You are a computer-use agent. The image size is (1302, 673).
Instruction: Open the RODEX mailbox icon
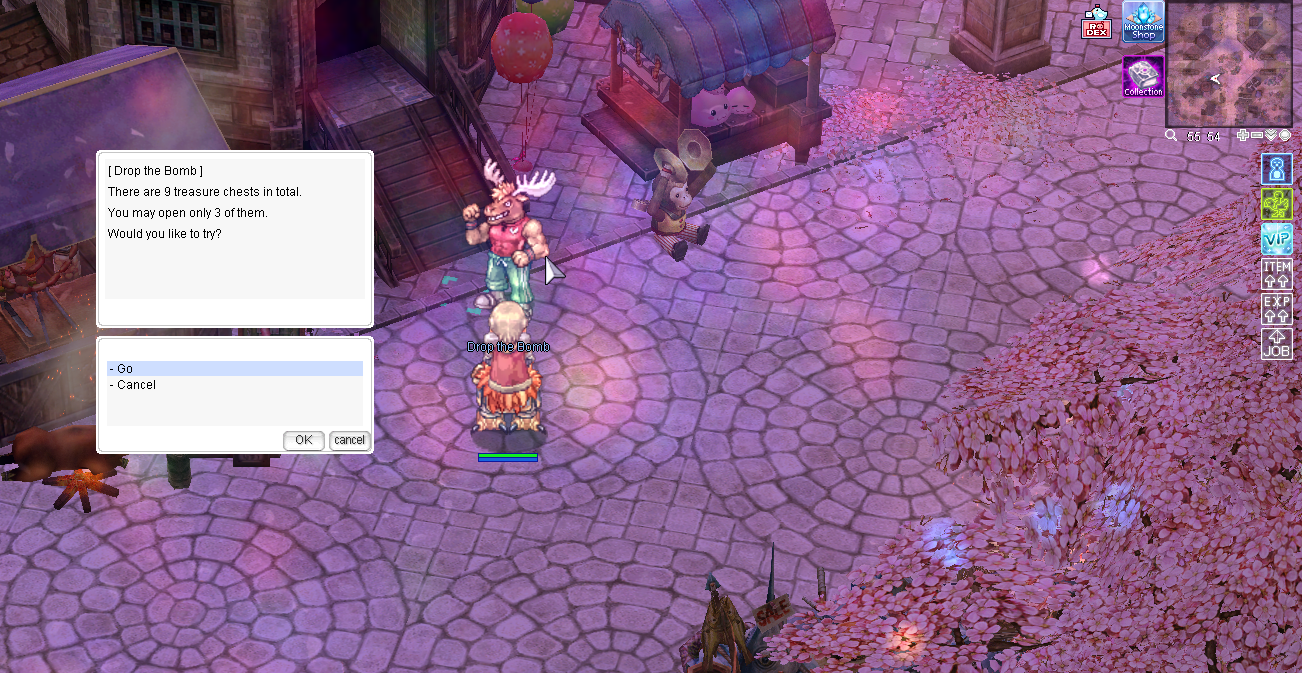[1097, 24]
